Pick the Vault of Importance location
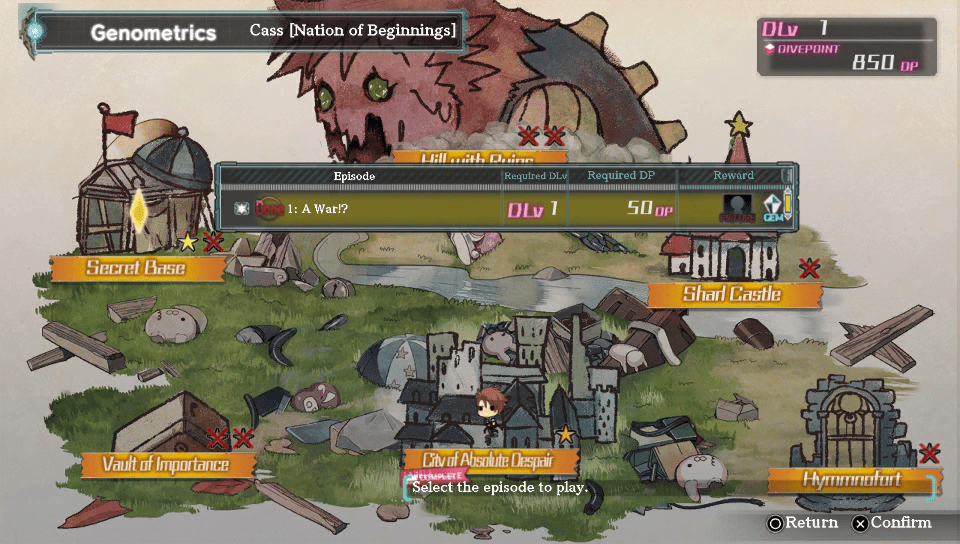Image resolution: width=960 pixels, height=544 pixels. coord(166,465)
